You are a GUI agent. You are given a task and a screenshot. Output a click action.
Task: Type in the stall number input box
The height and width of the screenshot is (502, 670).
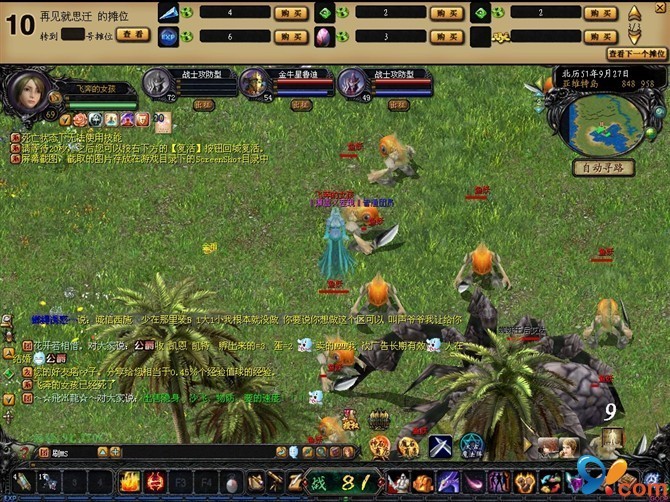coord(73,34)
